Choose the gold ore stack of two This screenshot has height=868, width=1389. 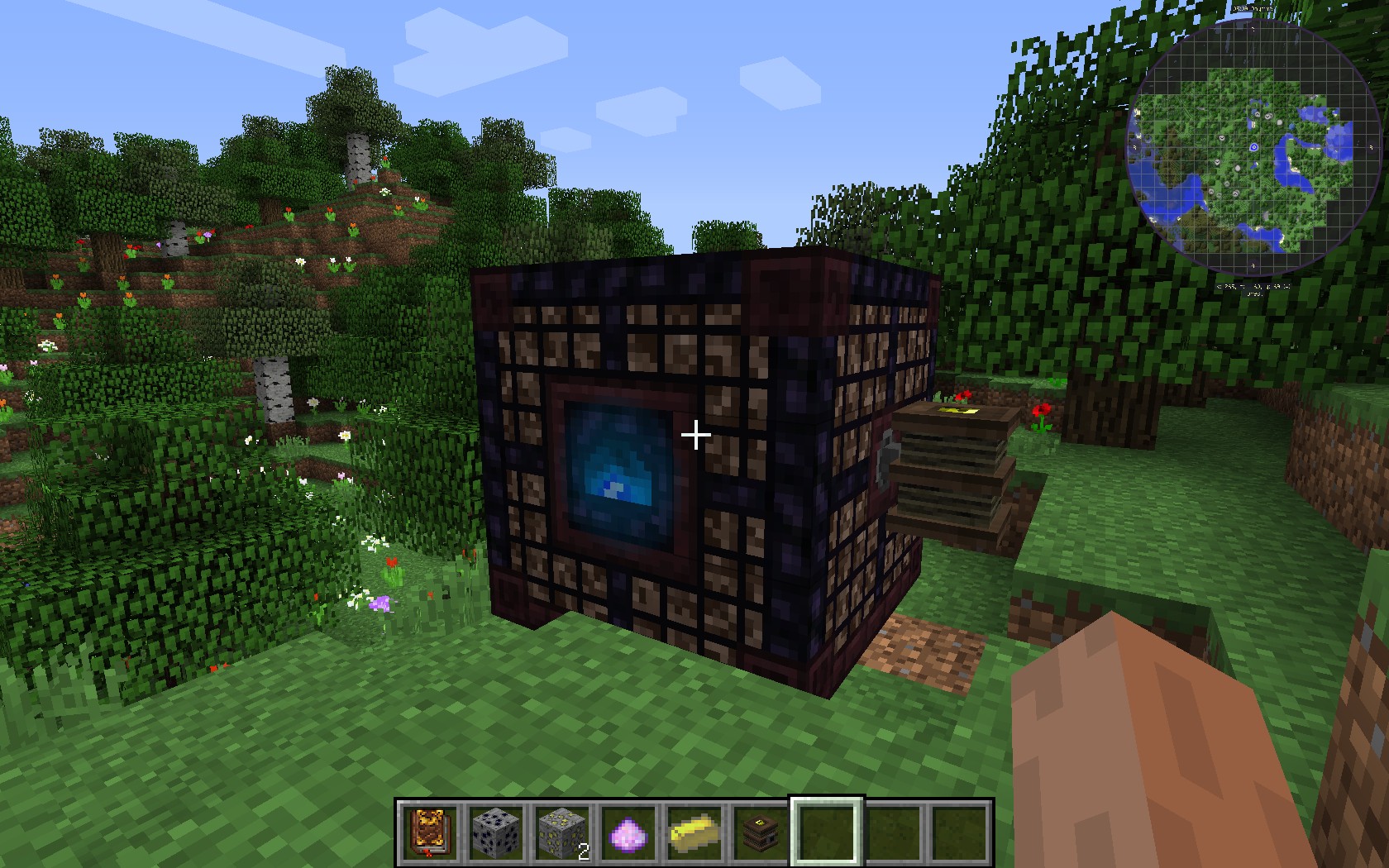click(x=563, y=832)
